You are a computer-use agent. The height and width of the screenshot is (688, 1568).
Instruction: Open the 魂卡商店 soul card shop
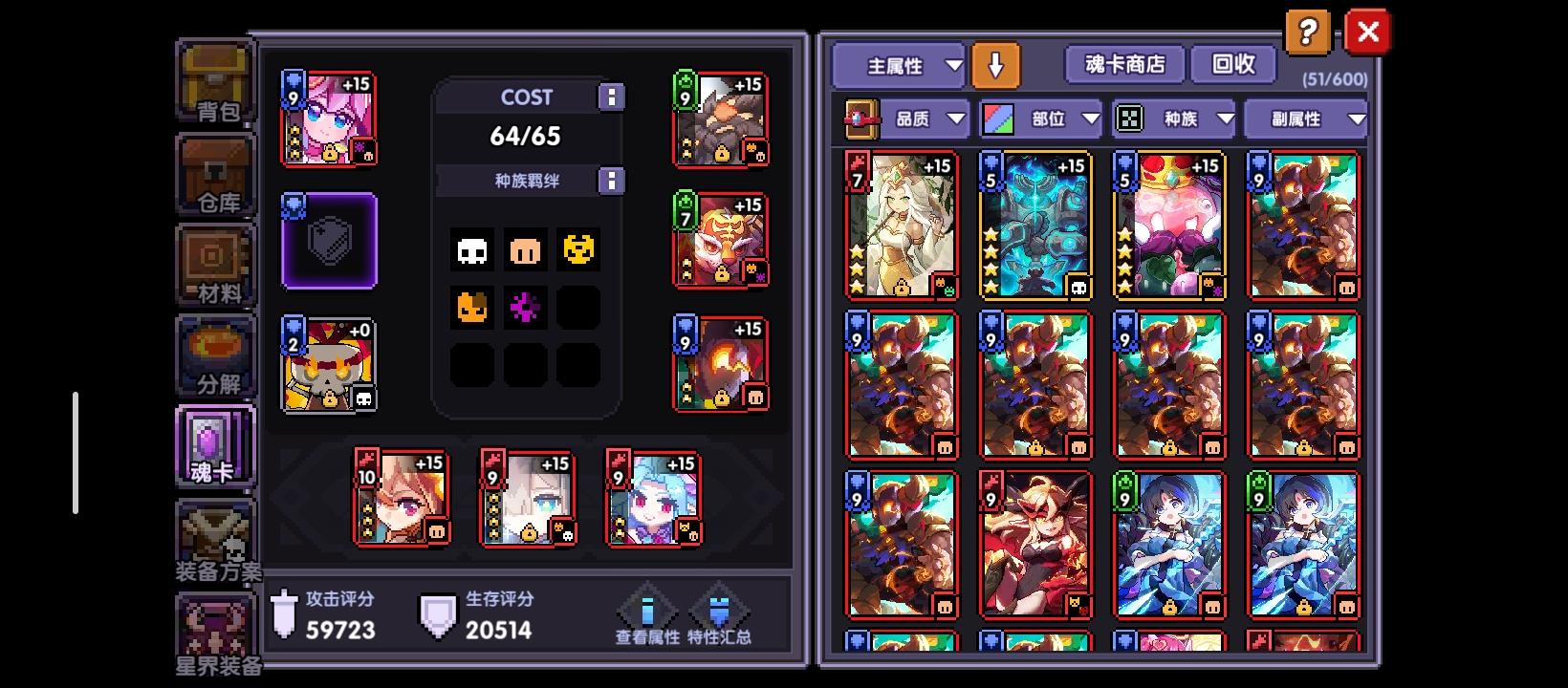(x=1124, y=65)
